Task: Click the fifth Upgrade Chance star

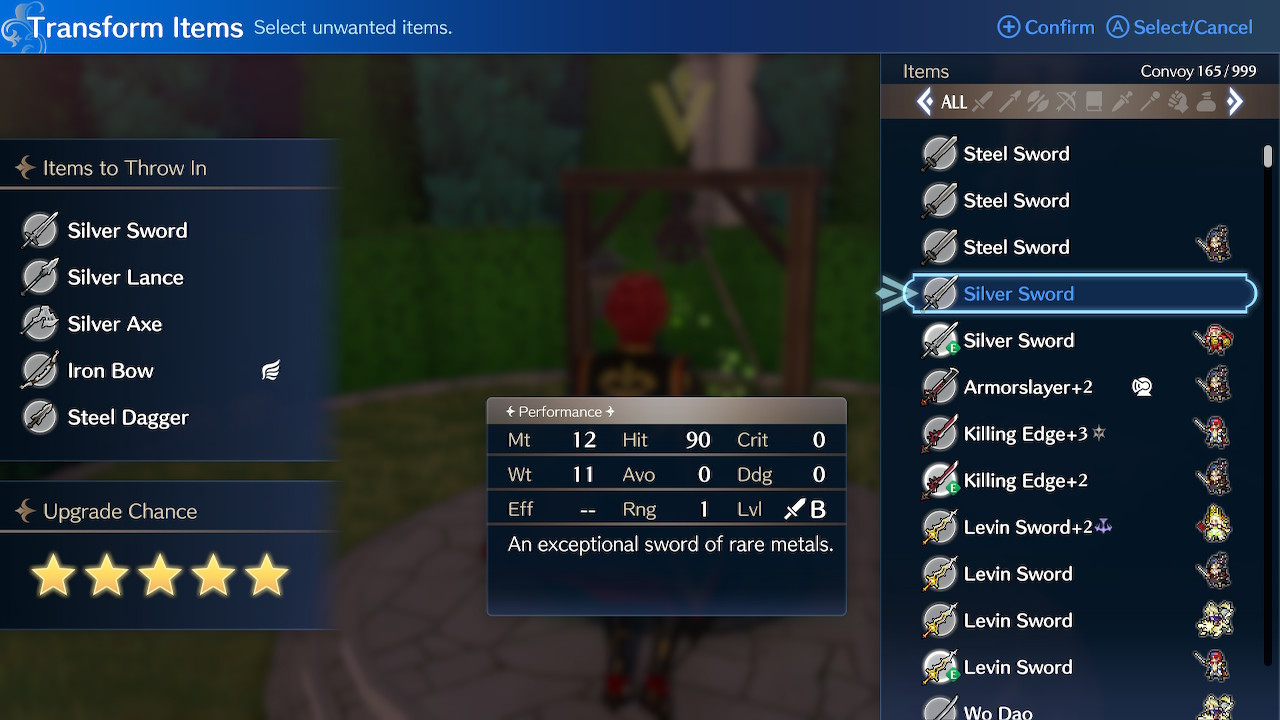Action: pos(265,574)
